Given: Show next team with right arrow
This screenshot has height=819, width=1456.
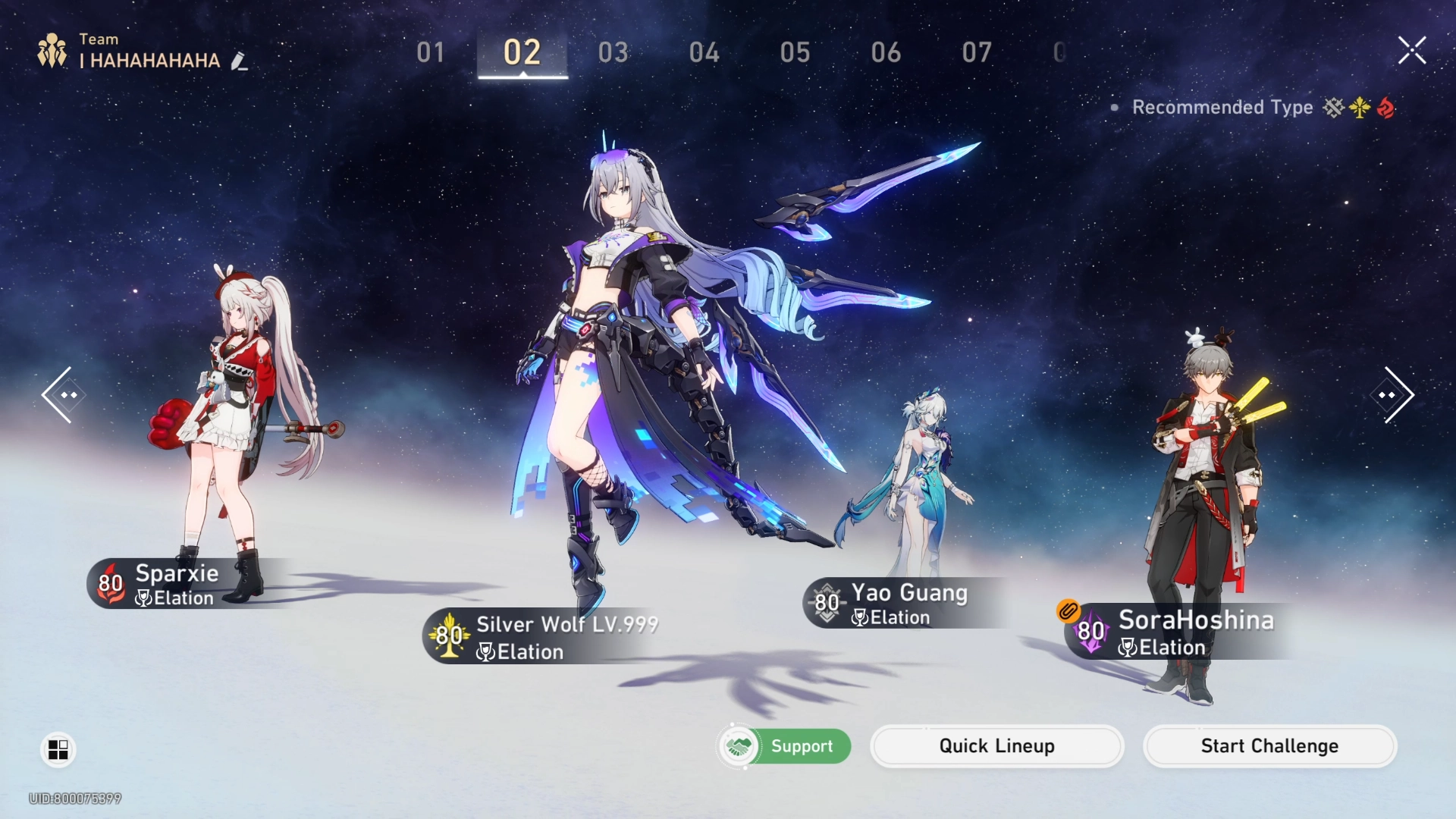Looking at the screenshot, I should tap(1394, 395).
